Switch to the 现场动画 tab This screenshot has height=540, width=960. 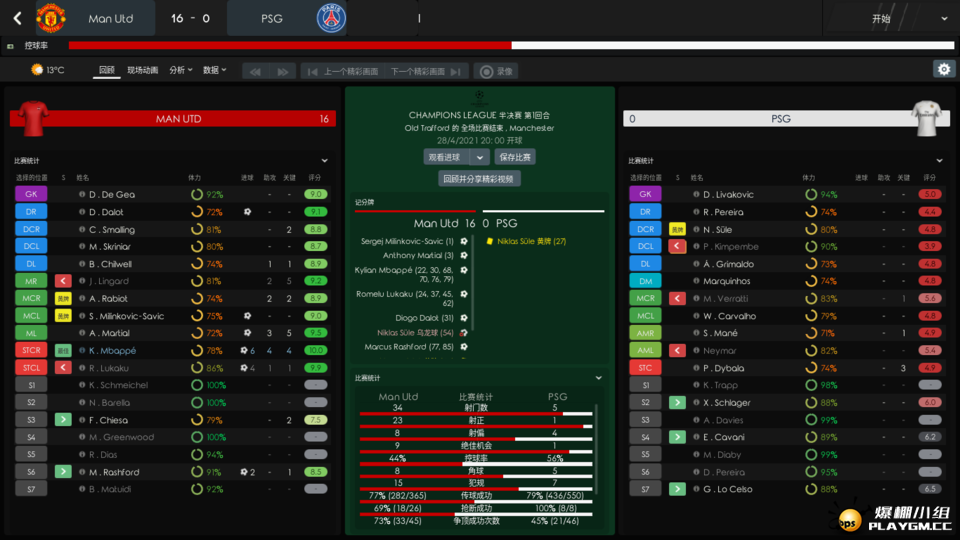tap(142, 70)
